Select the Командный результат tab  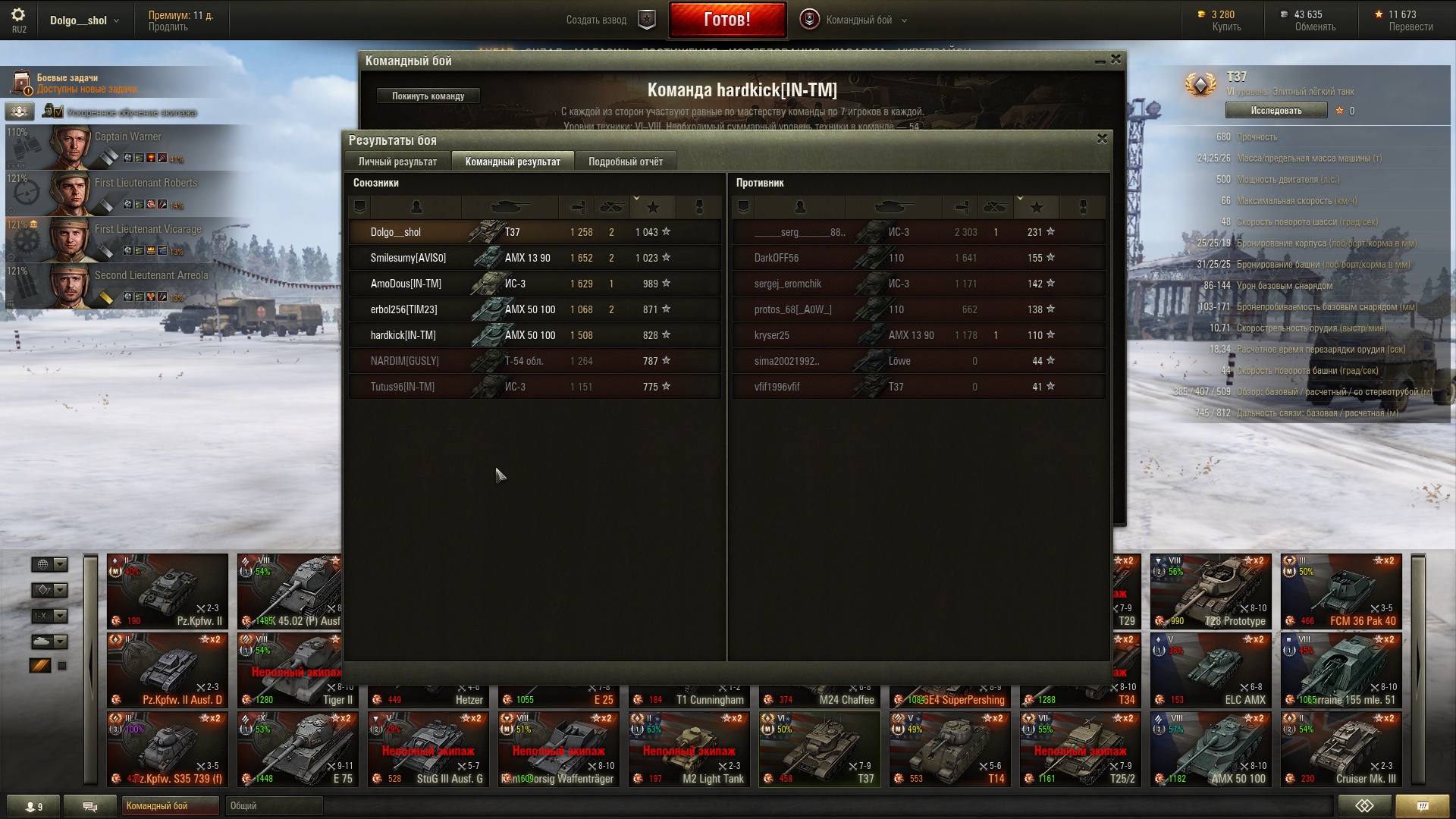click(x=513, y=162)
